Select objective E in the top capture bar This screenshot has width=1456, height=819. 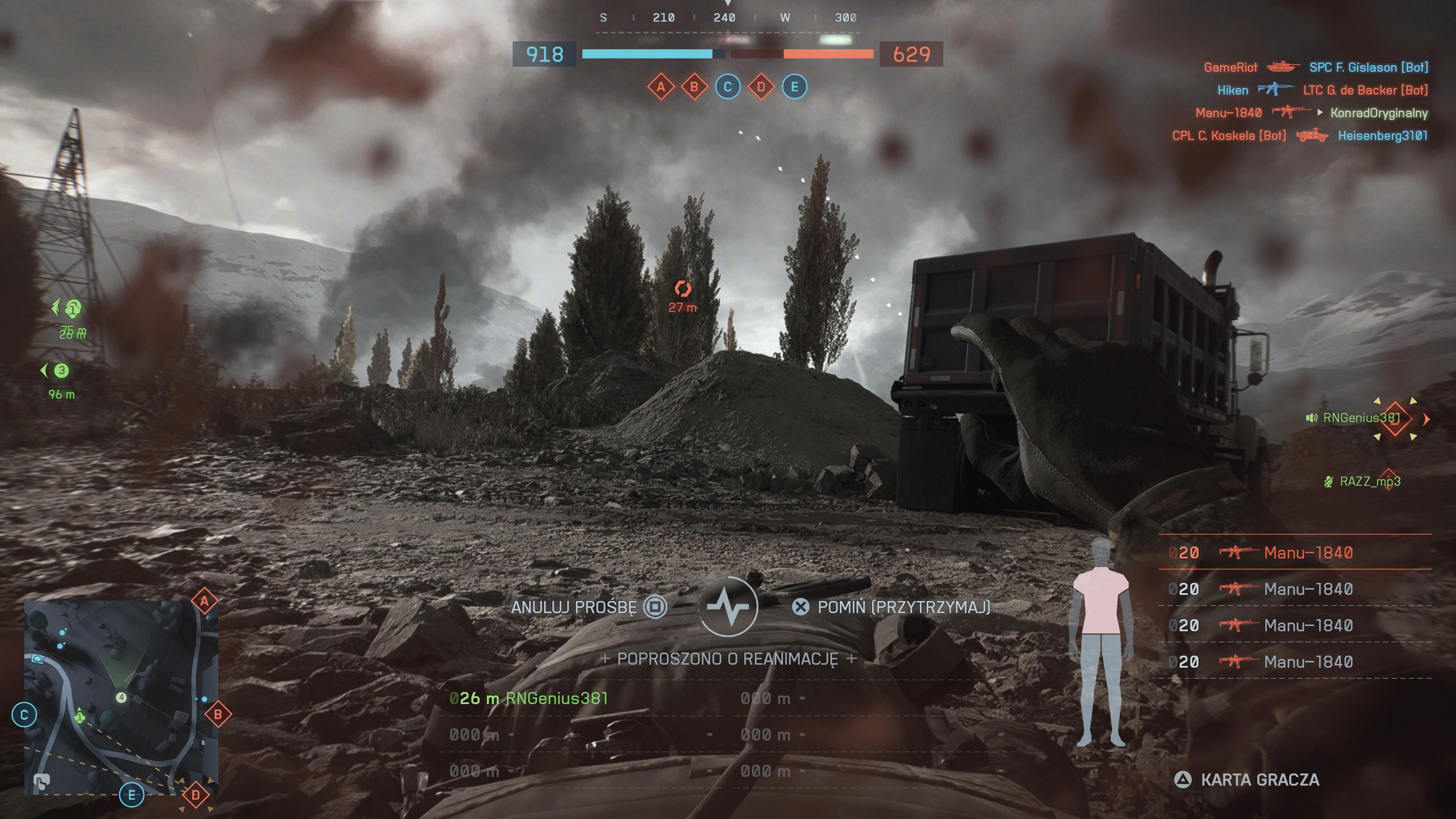pos(794,87)
